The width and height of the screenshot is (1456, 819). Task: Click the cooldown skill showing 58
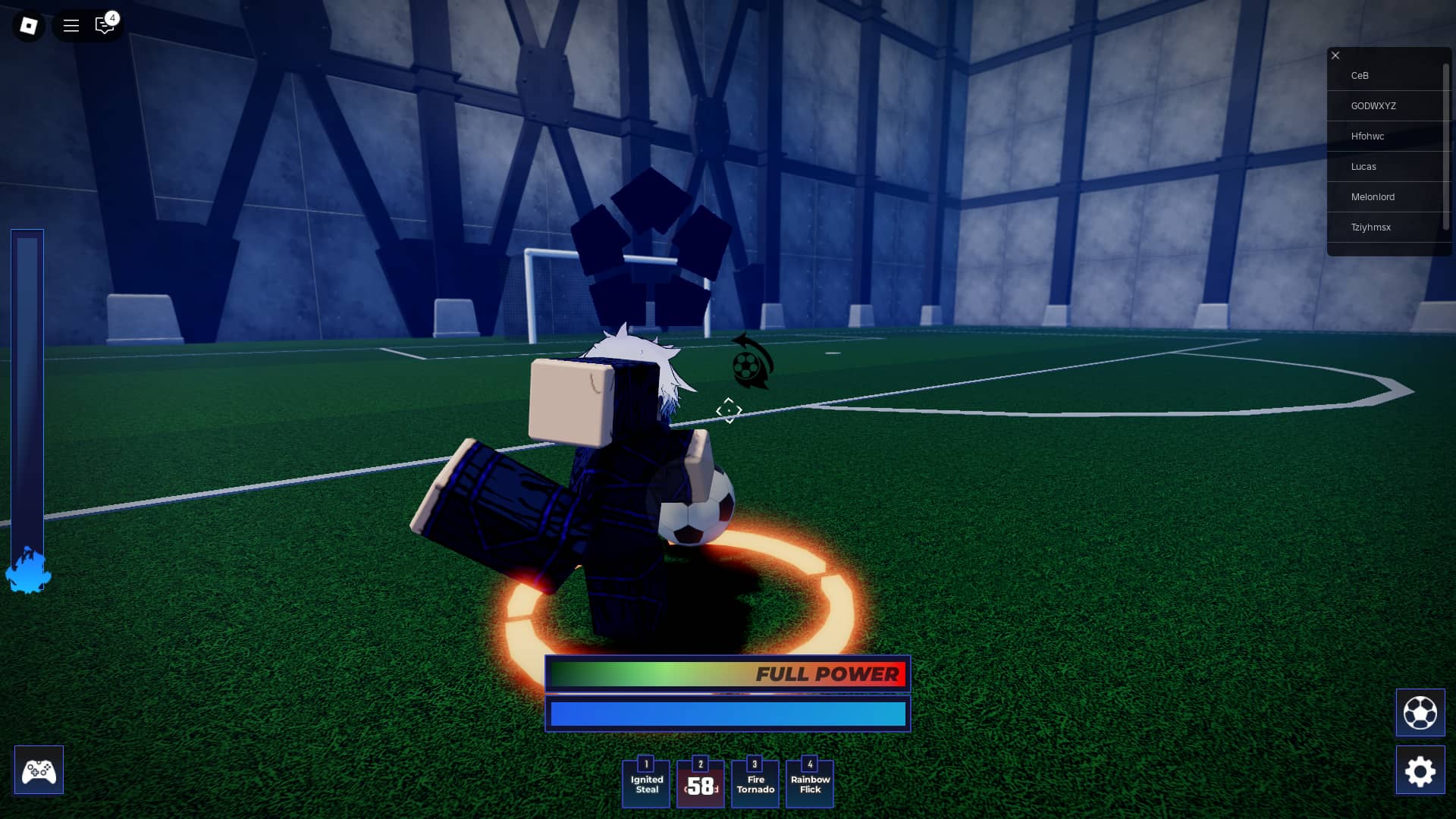pyautogui.click(x=701, y=783)
